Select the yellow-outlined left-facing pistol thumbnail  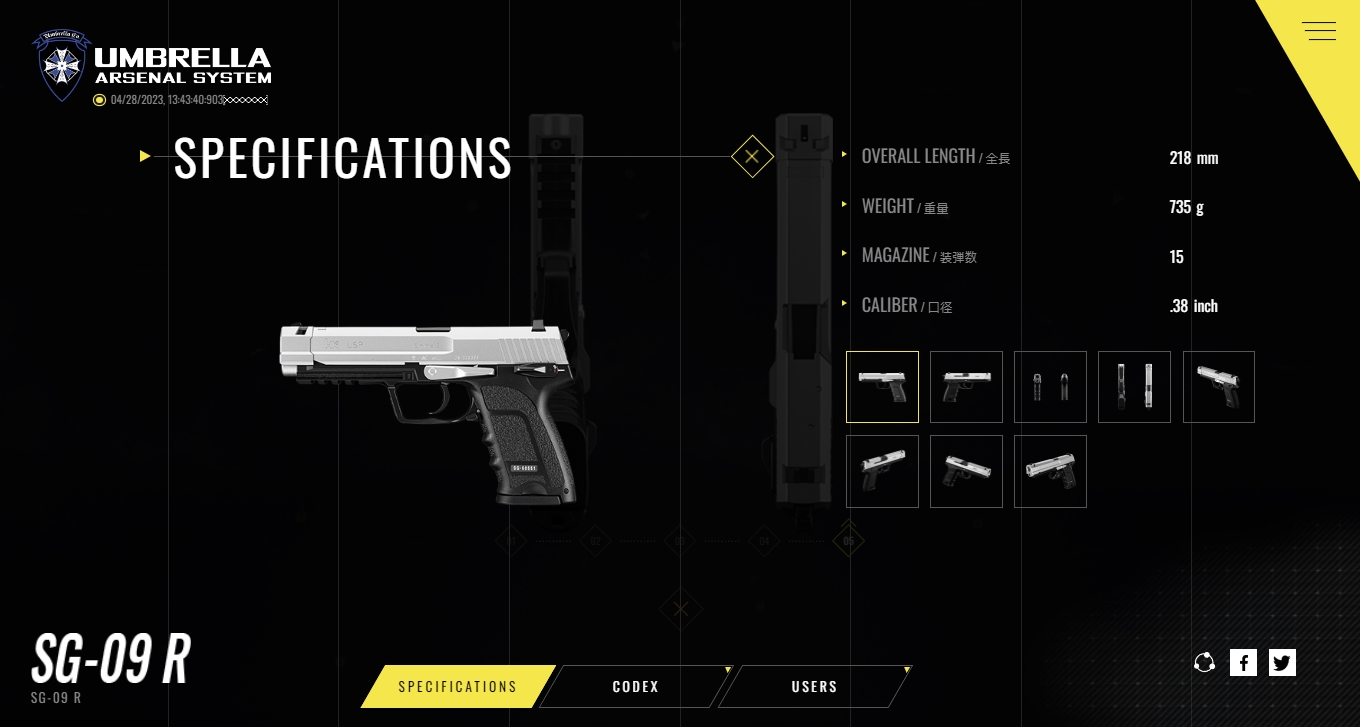[882, 387]
